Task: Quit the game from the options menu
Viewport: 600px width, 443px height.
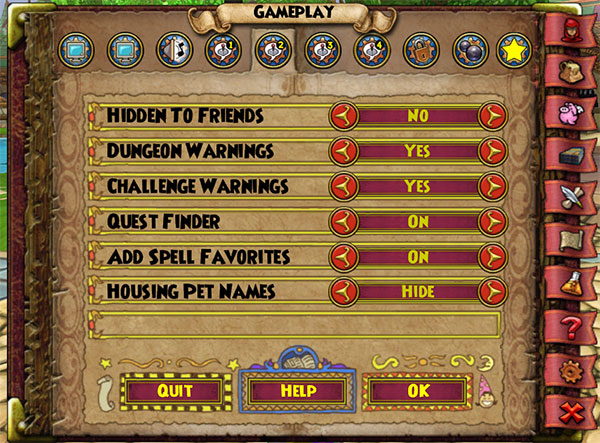Action: tap(174, 390)
